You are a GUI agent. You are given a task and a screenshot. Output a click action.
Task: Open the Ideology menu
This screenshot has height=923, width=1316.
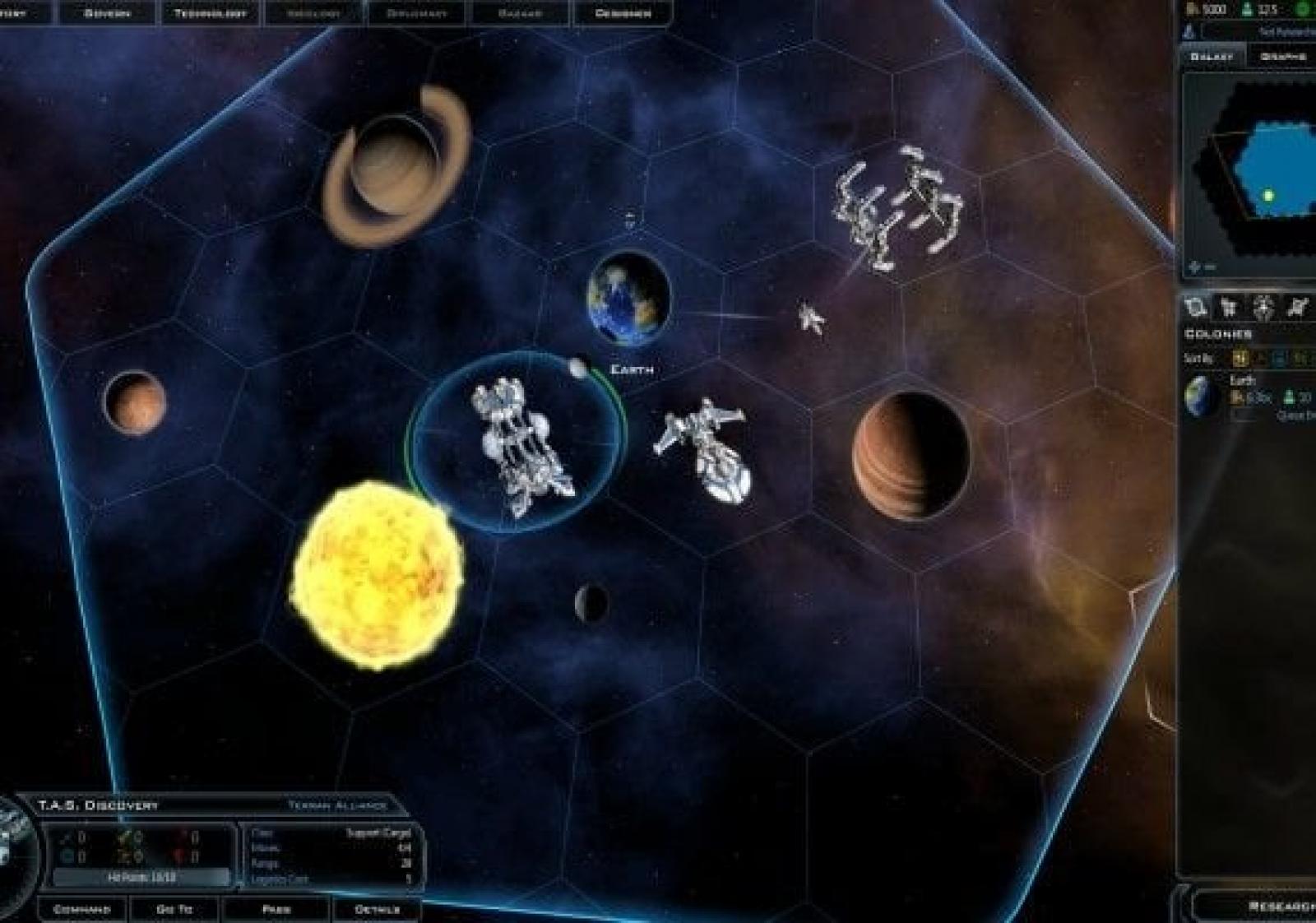(314, 13)
